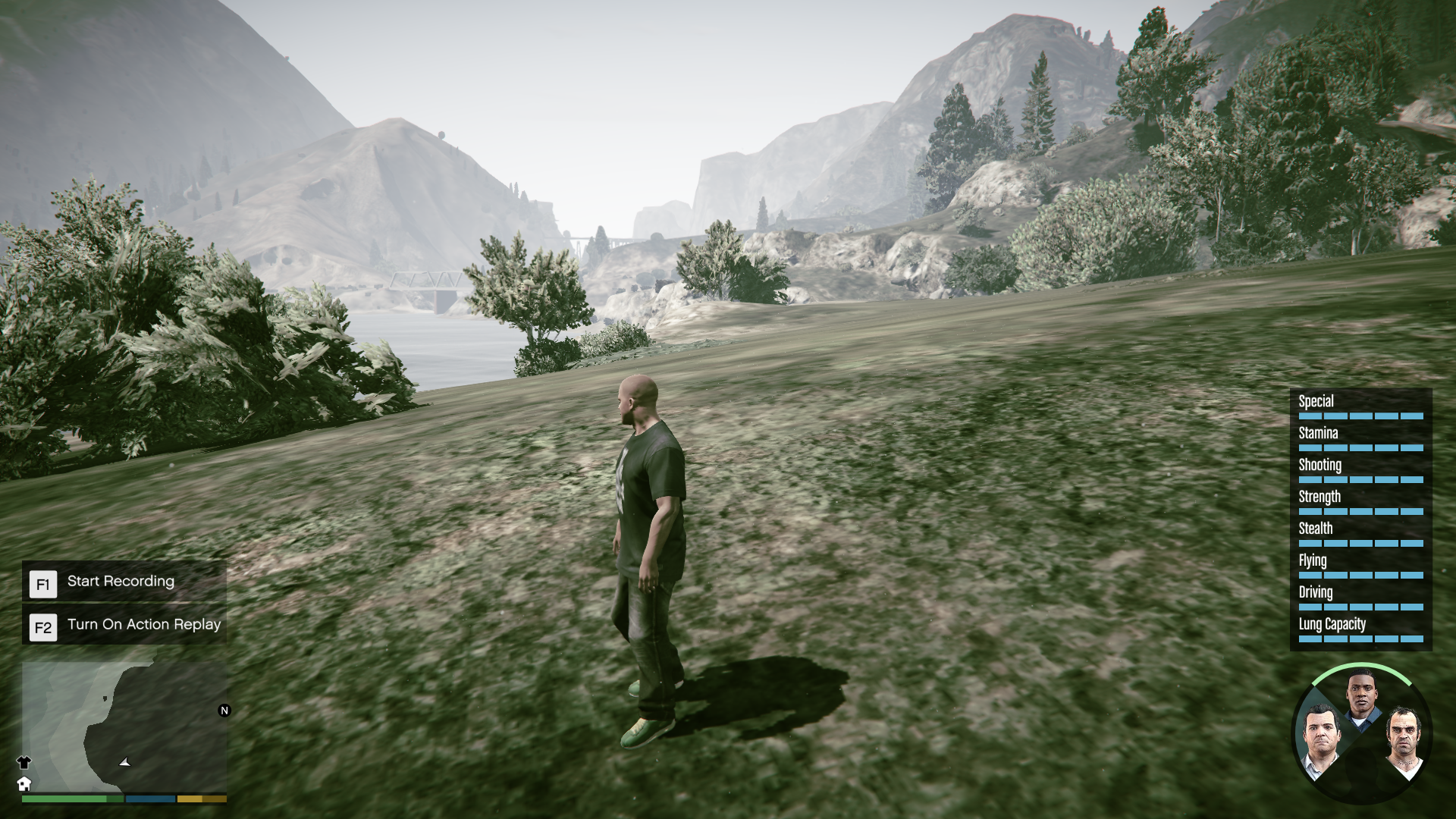This screenshot has height=819, width=1456.
Task: Click the Stamina skill progress bar
Action: (x=1361, y=447)
